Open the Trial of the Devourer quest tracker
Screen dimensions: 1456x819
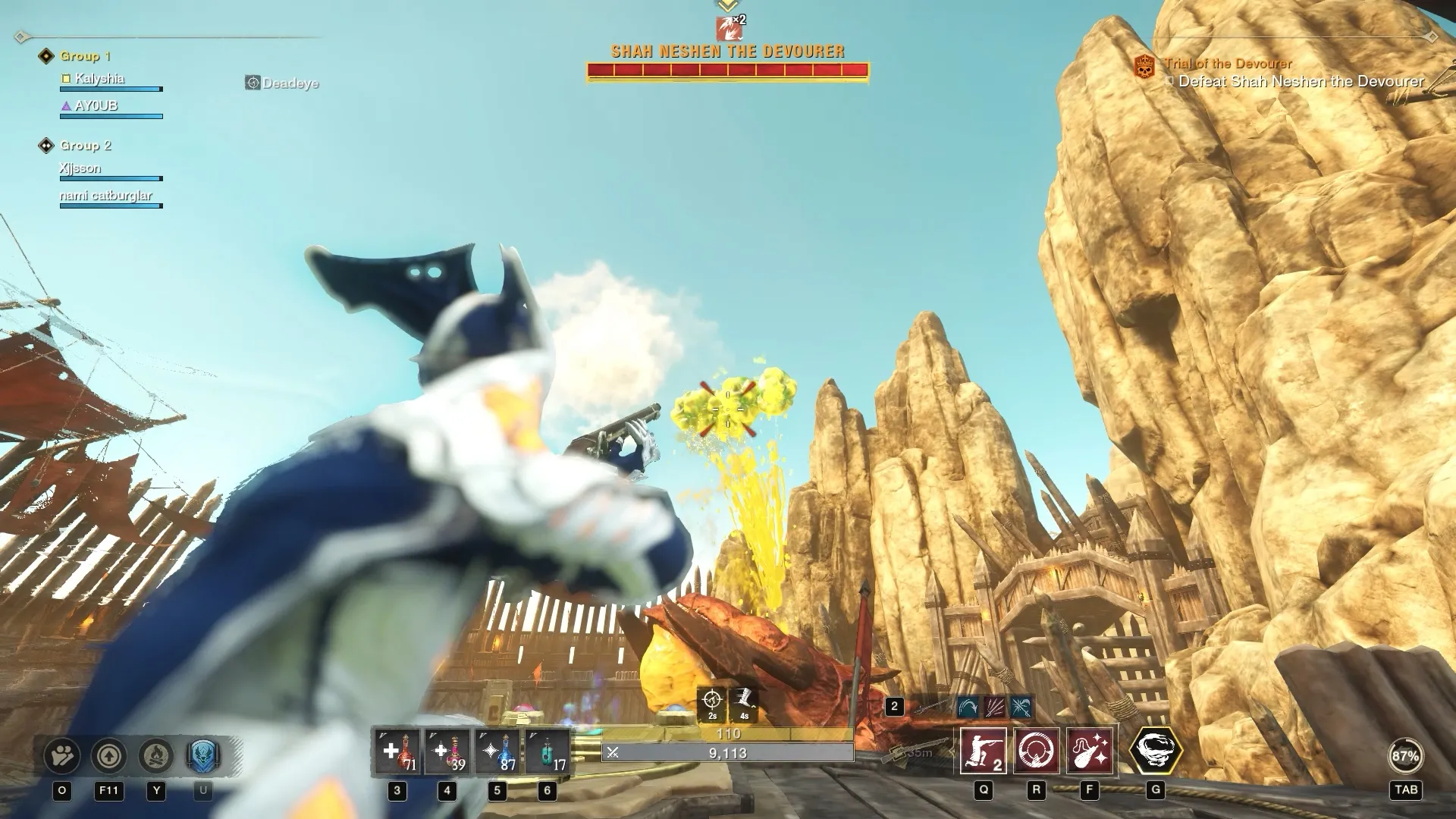[x=1228, y=64]
